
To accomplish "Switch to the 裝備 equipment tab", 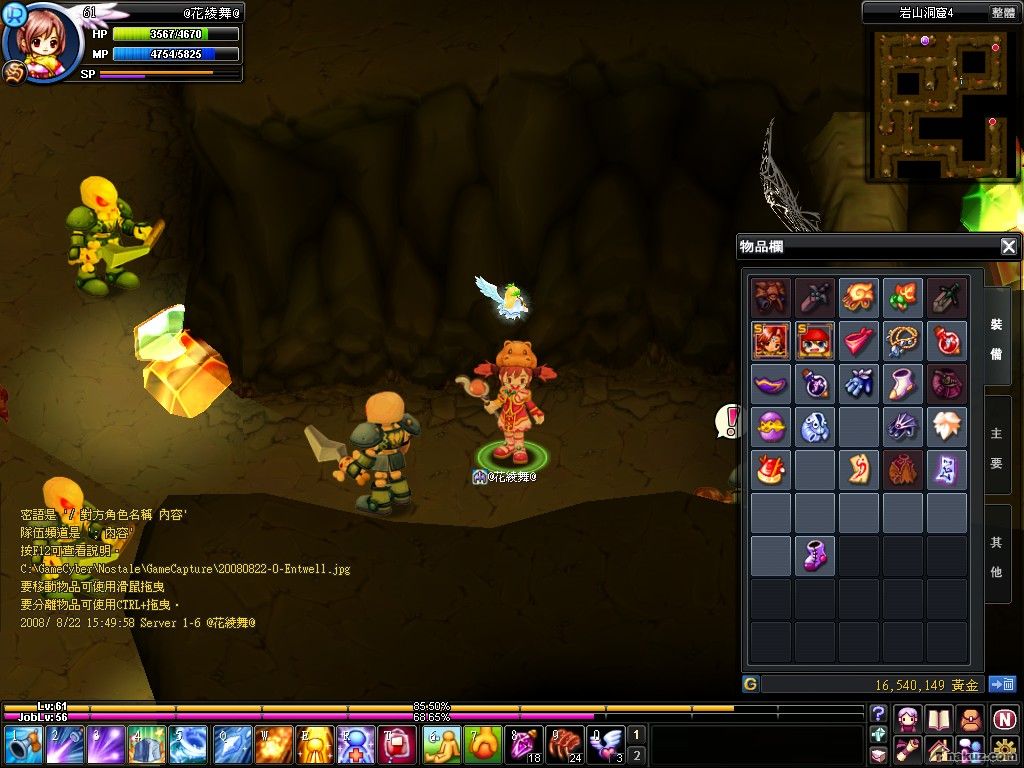I will [x=997, y=339].
